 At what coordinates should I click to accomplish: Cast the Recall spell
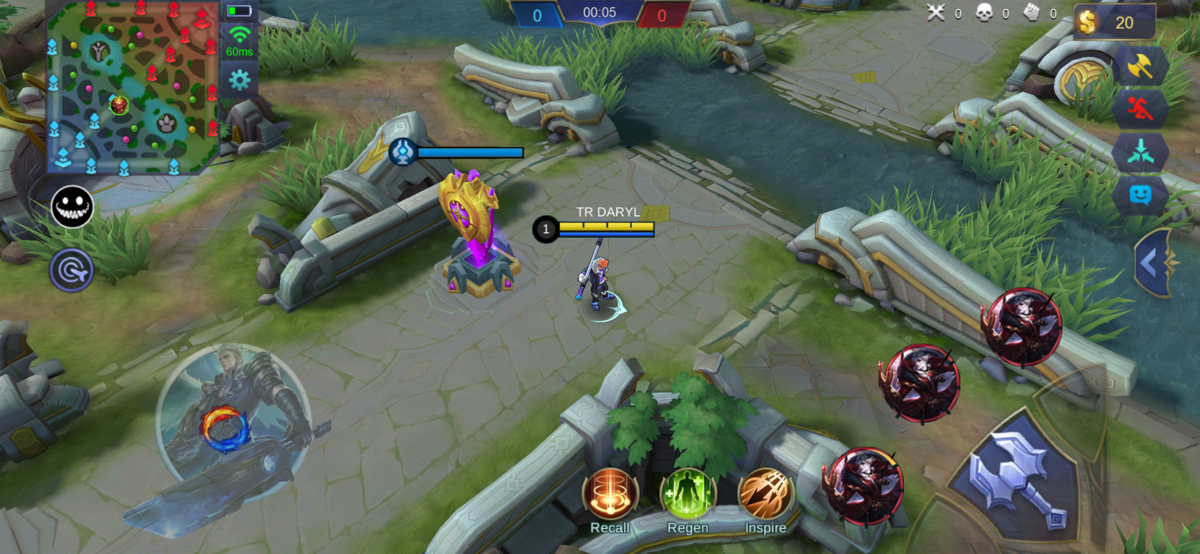610,493
